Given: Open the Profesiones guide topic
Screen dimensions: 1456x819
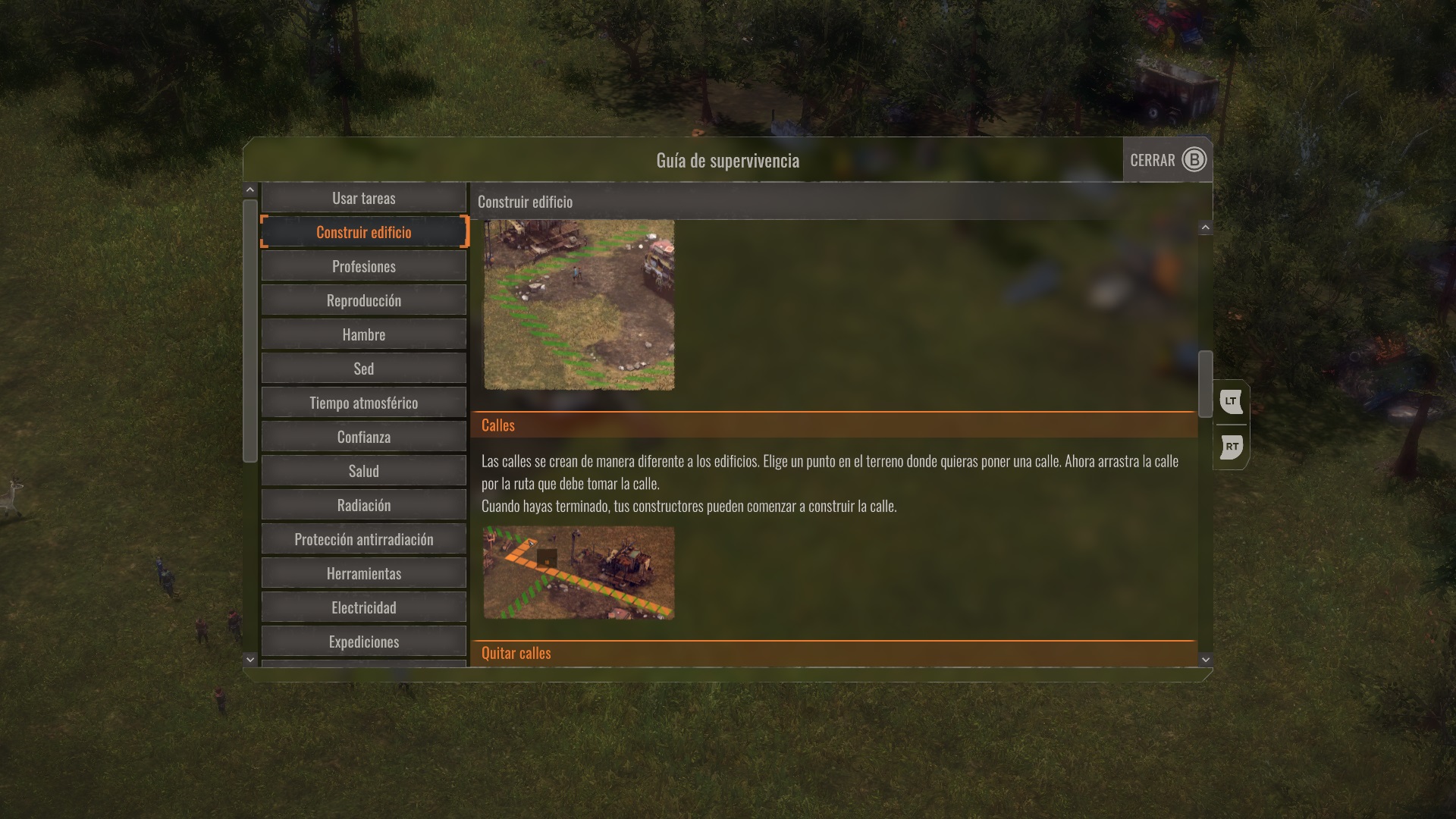Looking at the screenshot, I should [x=363, y=266].
